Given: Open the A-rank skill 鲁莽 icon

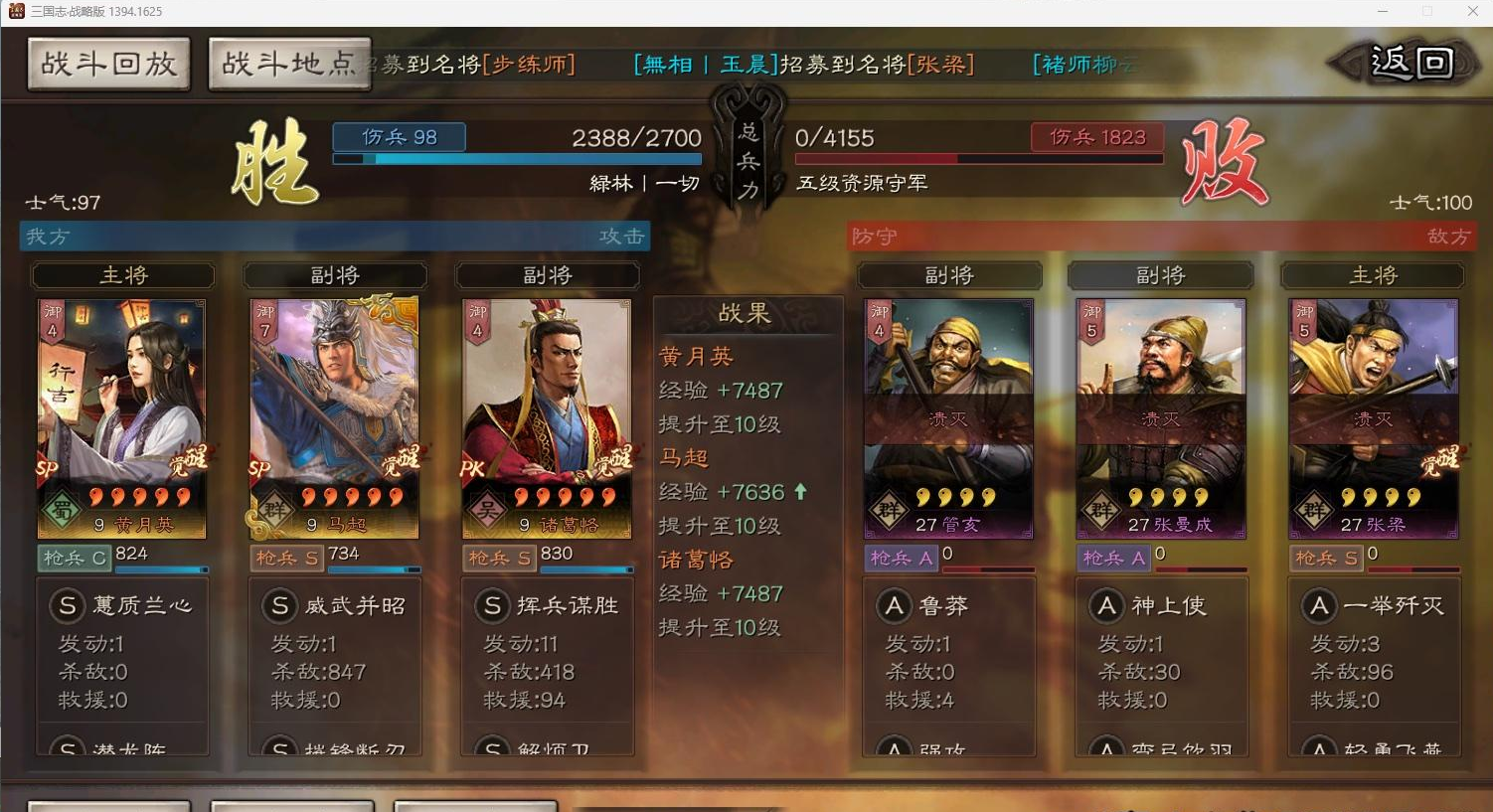Looking at the screenshot, I should pos(893,605).
